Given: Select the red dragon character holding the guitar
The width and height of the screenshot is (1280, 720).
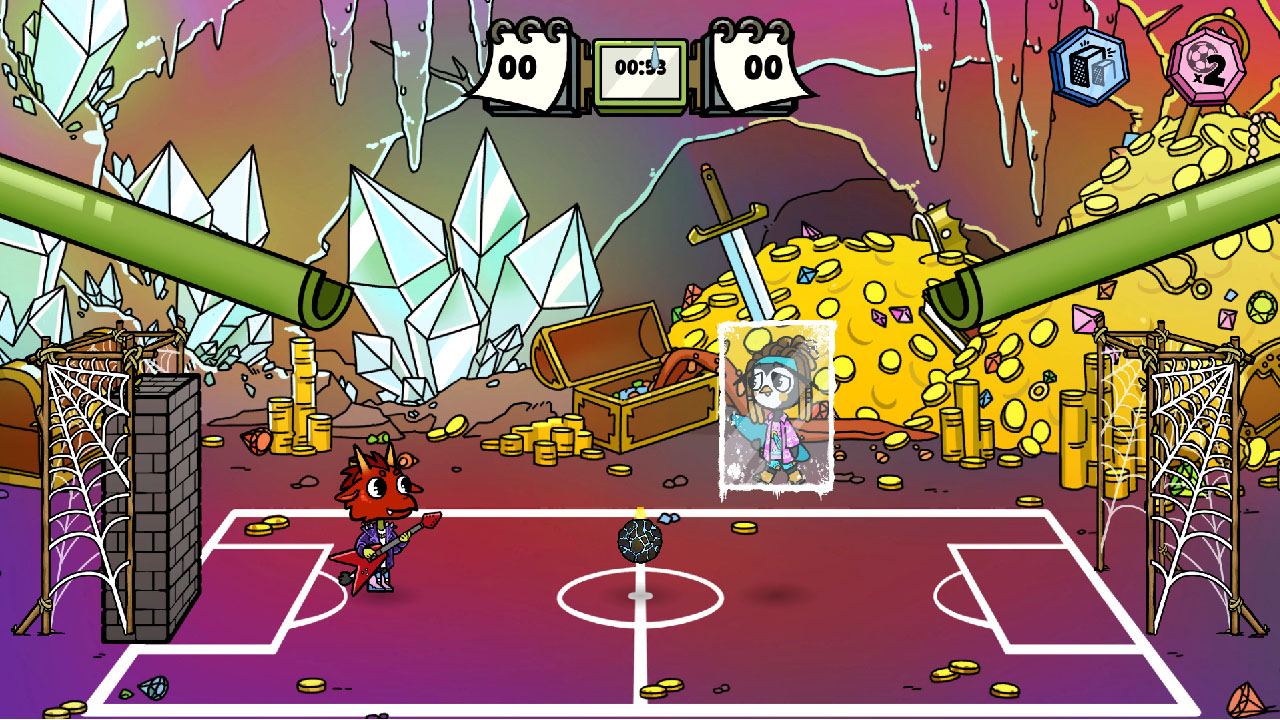Looking at the screenshot, I should [380, 500].
